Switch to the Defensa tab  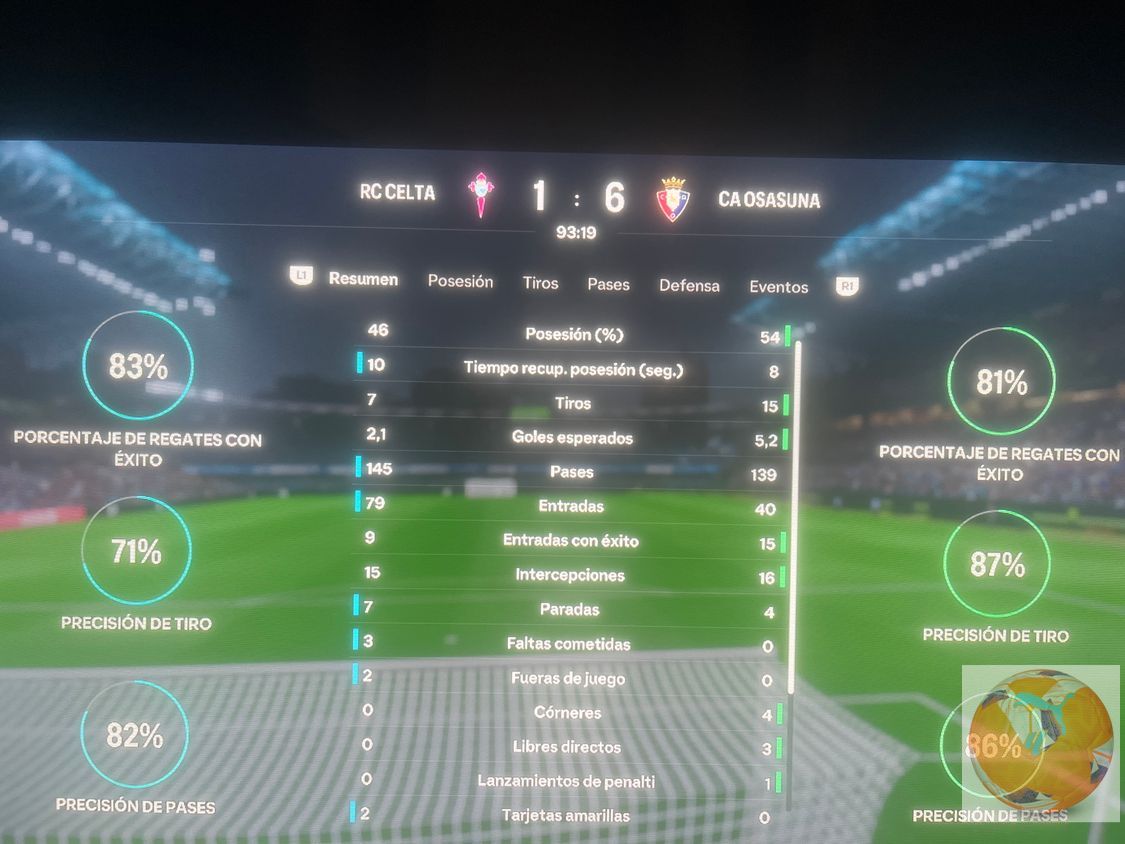(x=689, y=285)
